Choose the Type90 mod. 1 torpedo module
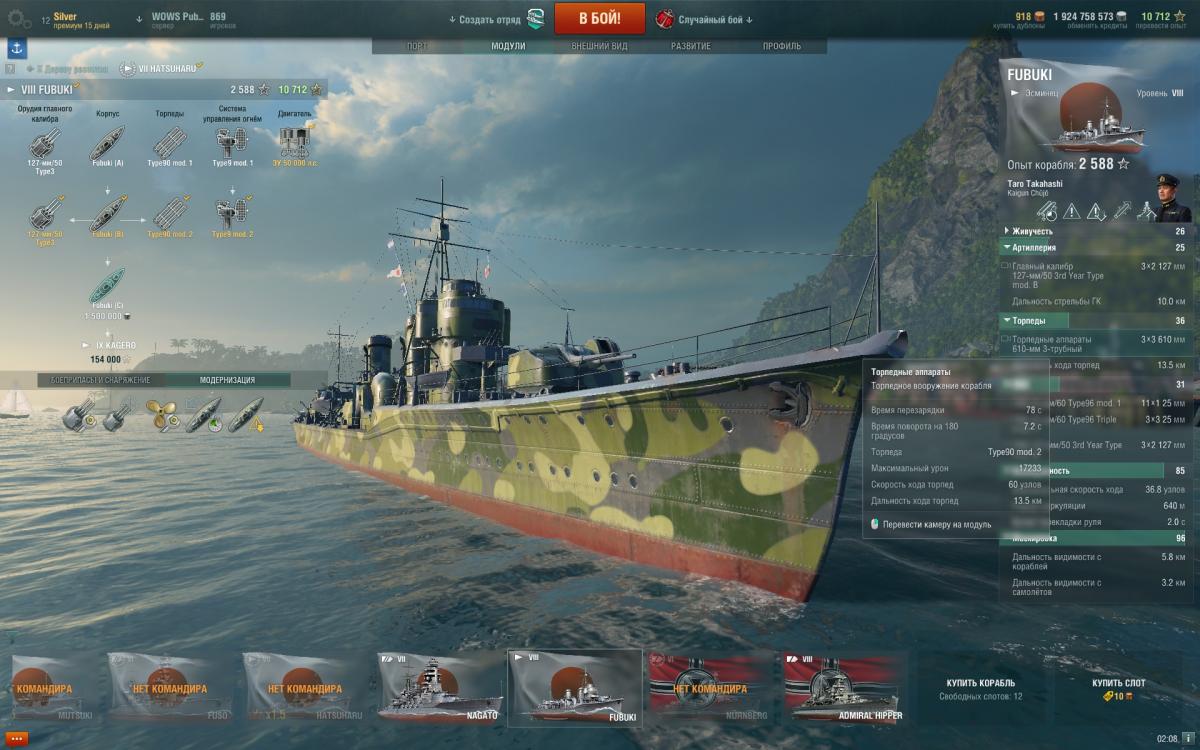The image size is (1200, 750). (x=170, y=147)
